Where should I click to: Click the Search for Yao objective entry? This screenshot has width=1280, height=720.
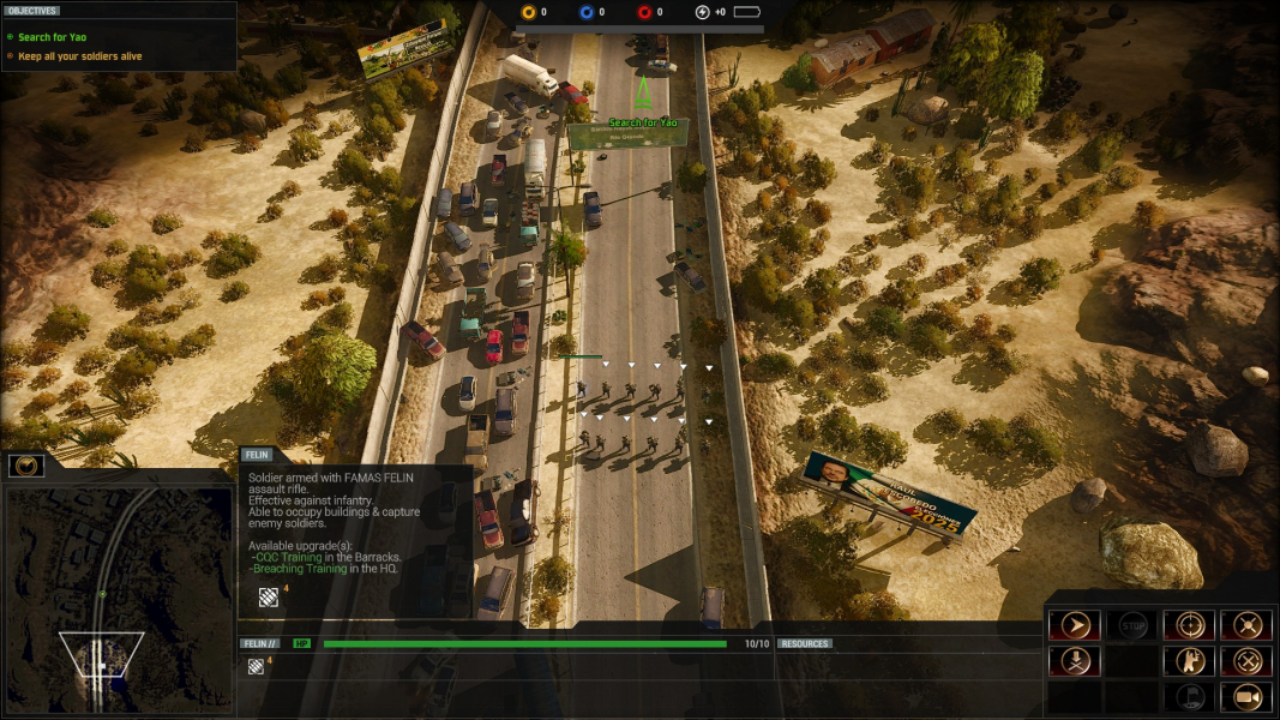(52, 37)
